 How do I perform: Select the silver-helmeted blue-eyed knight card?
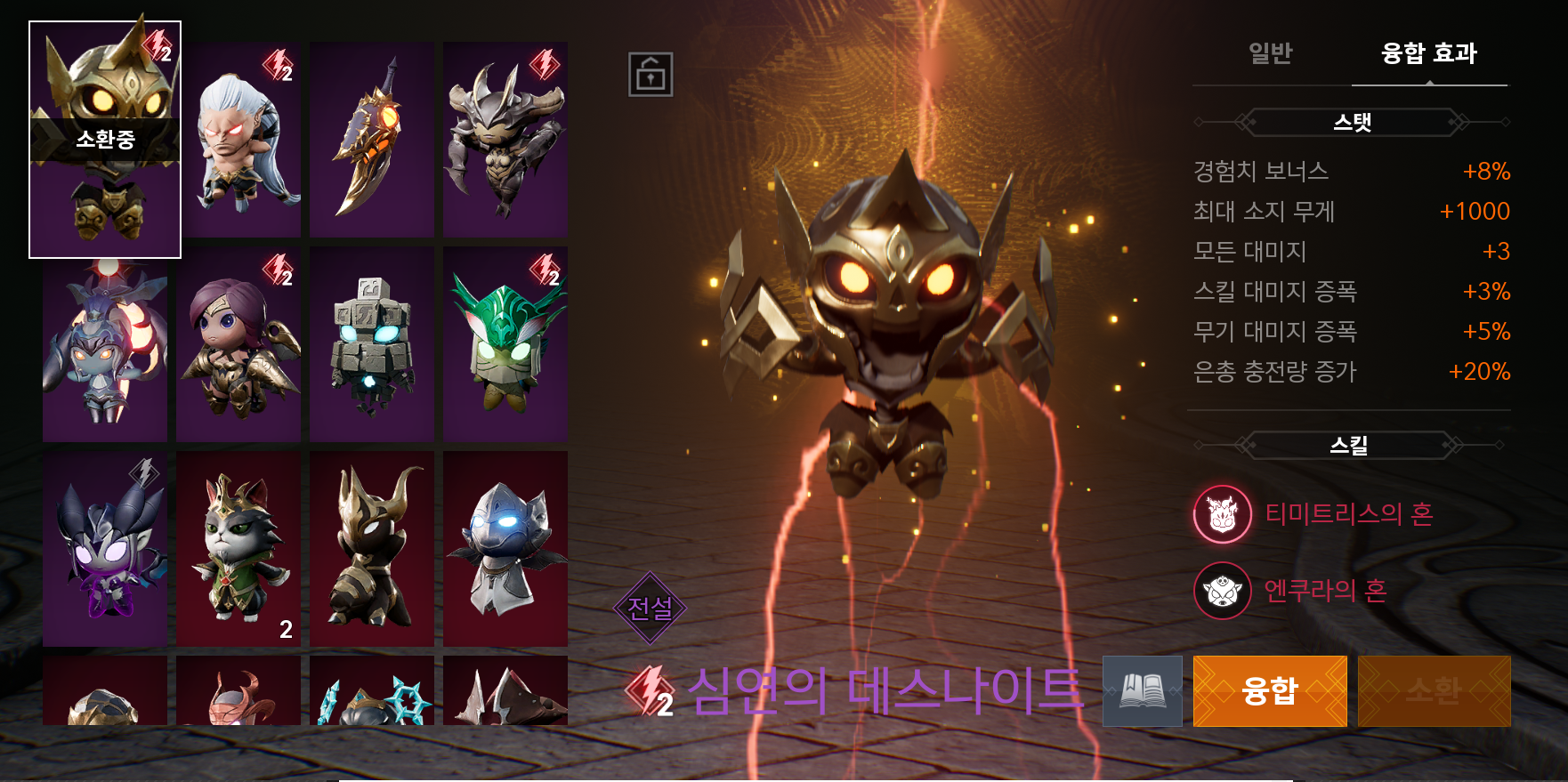505,549
